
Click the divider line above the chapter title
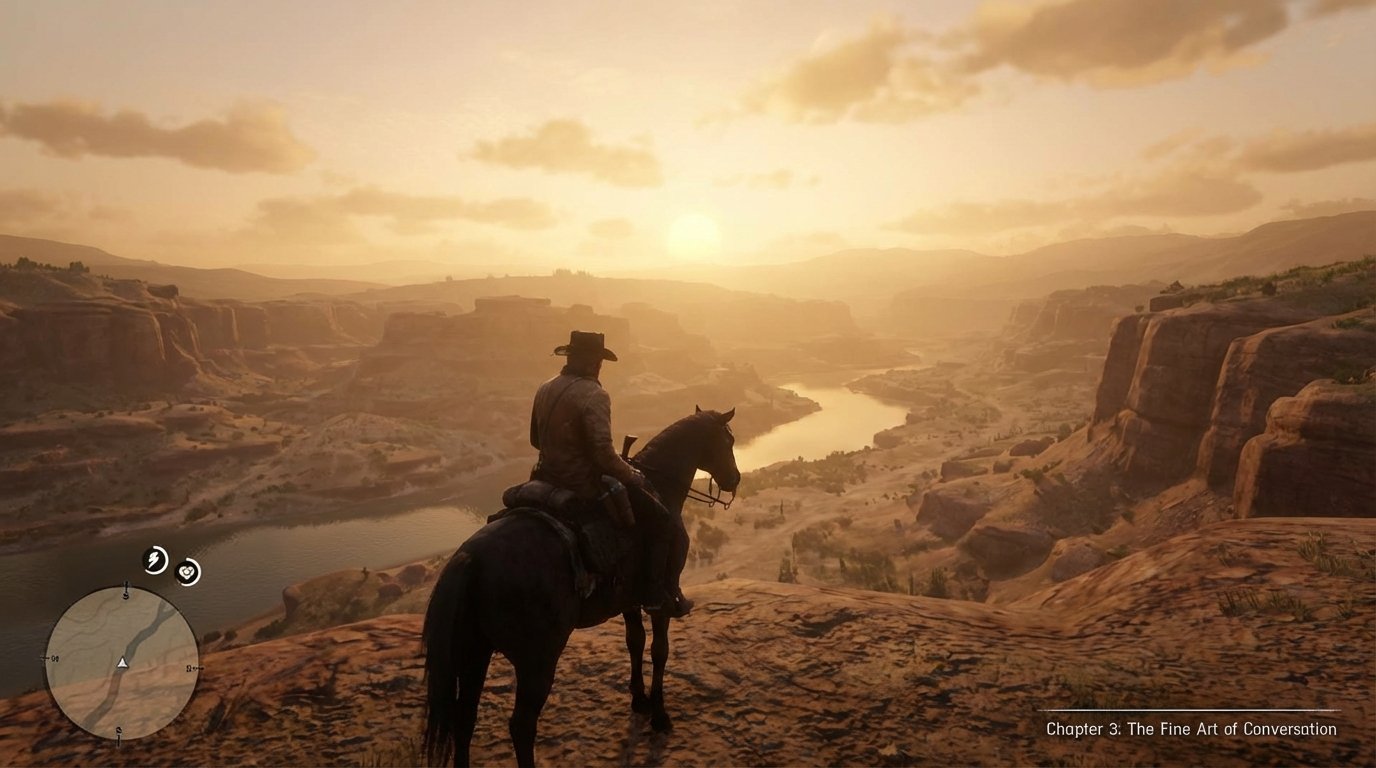point(1190,710)
